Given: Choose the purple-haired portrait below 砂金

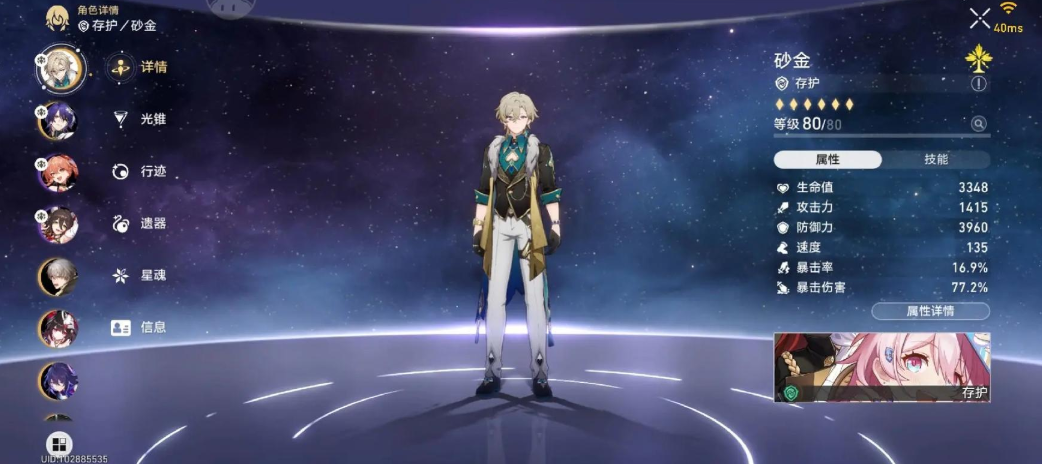Looking at the screenshot, I should (58, 120).
